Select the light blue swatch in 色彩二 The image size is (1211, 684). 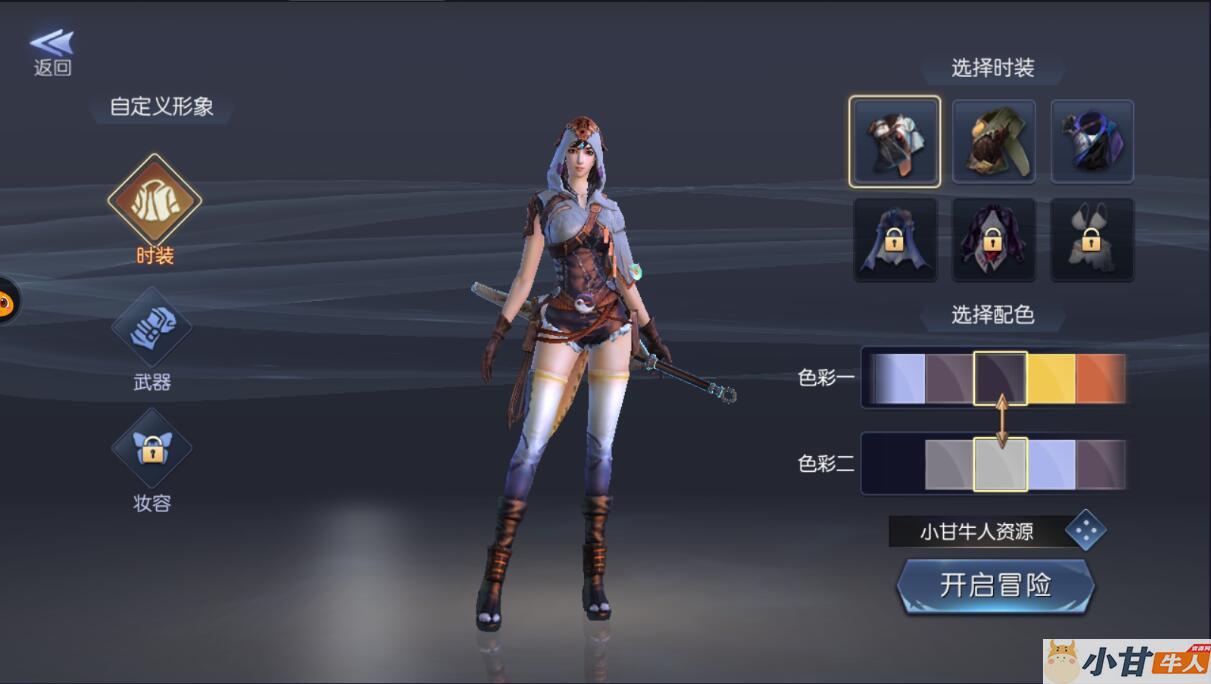(1051, 465)
